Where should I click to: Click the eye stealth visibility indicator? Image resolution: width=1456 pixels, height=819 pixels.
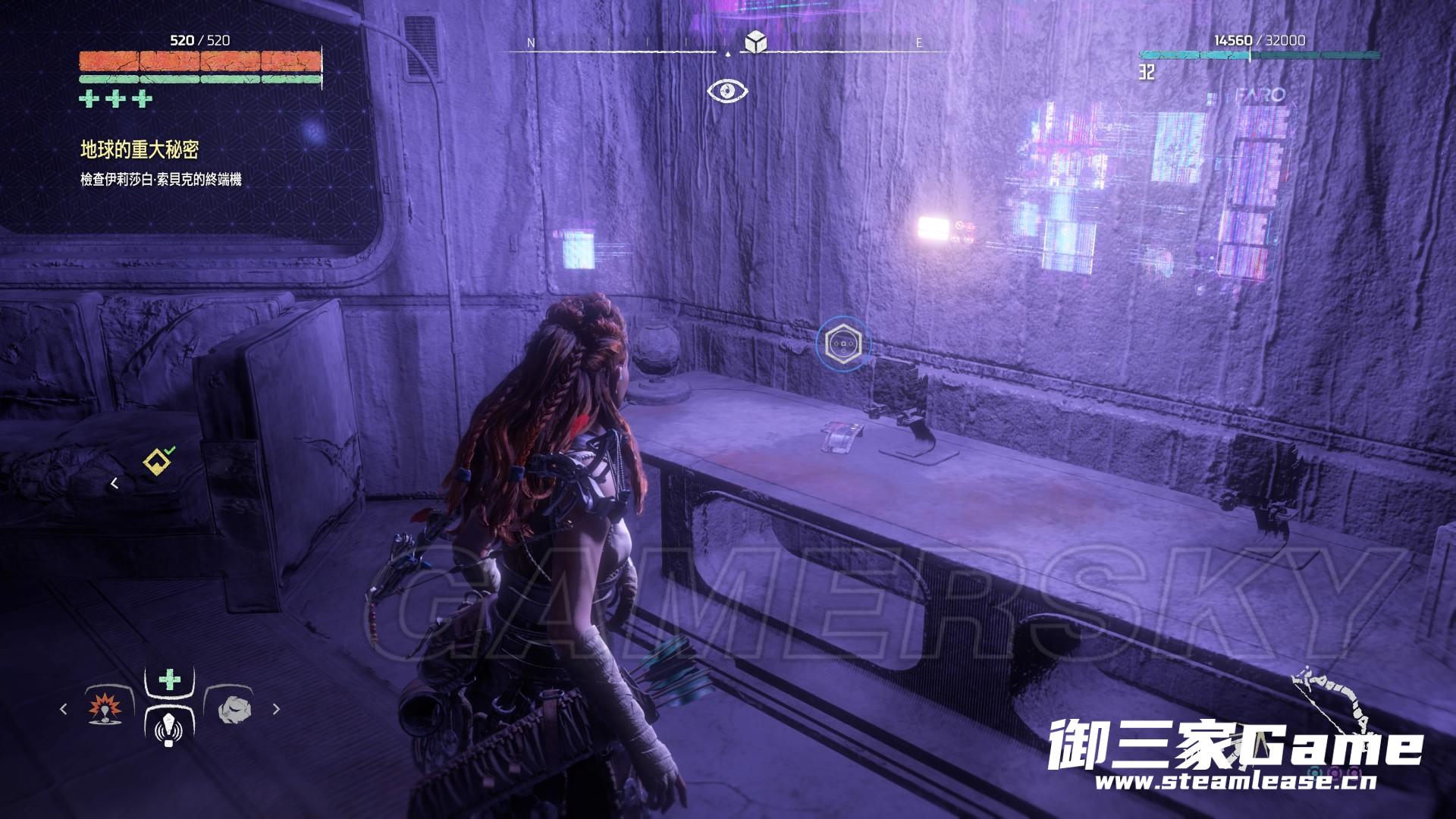tap(728, 92)
